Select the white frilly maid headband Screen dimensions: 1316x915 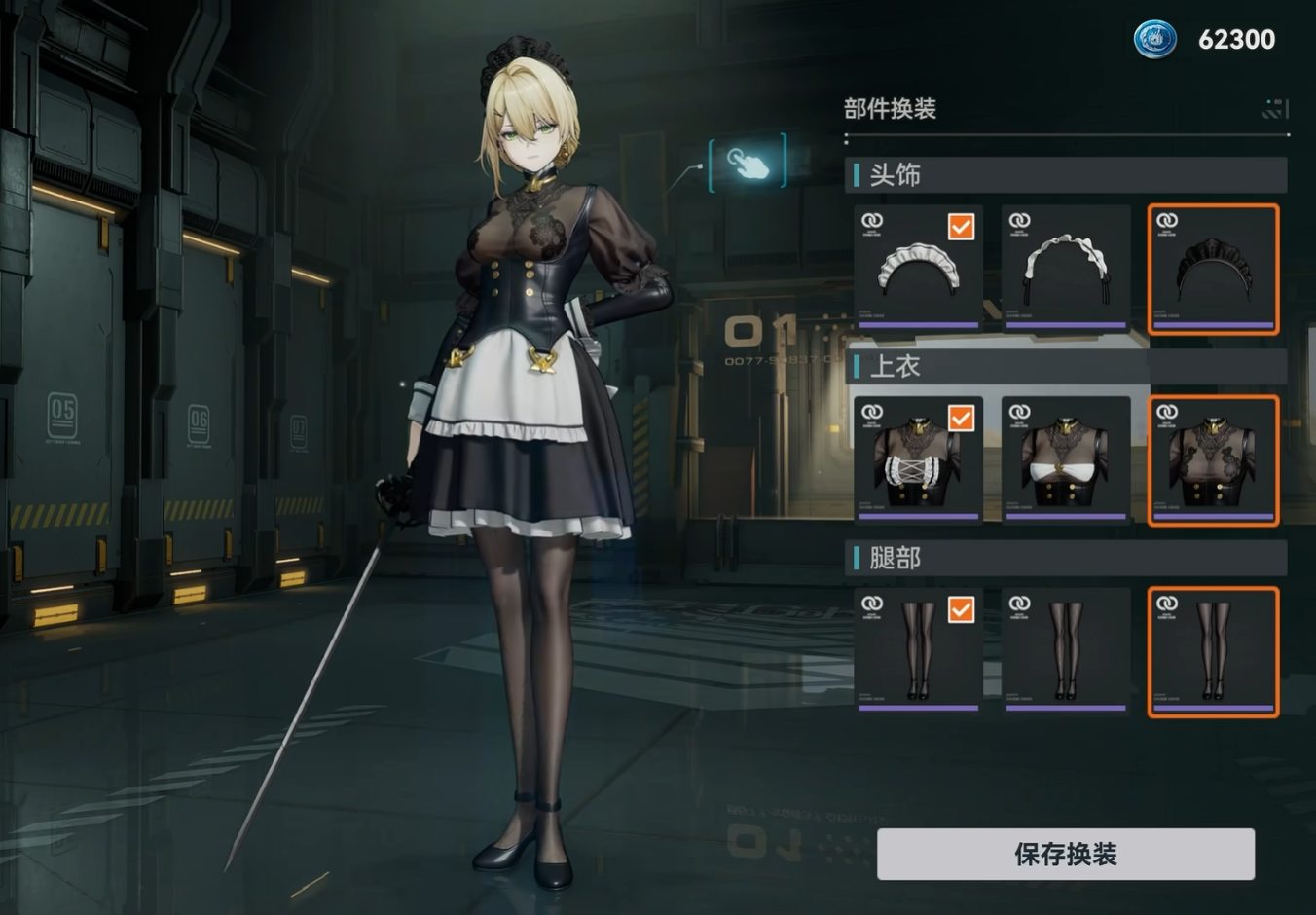click(918, 268)
